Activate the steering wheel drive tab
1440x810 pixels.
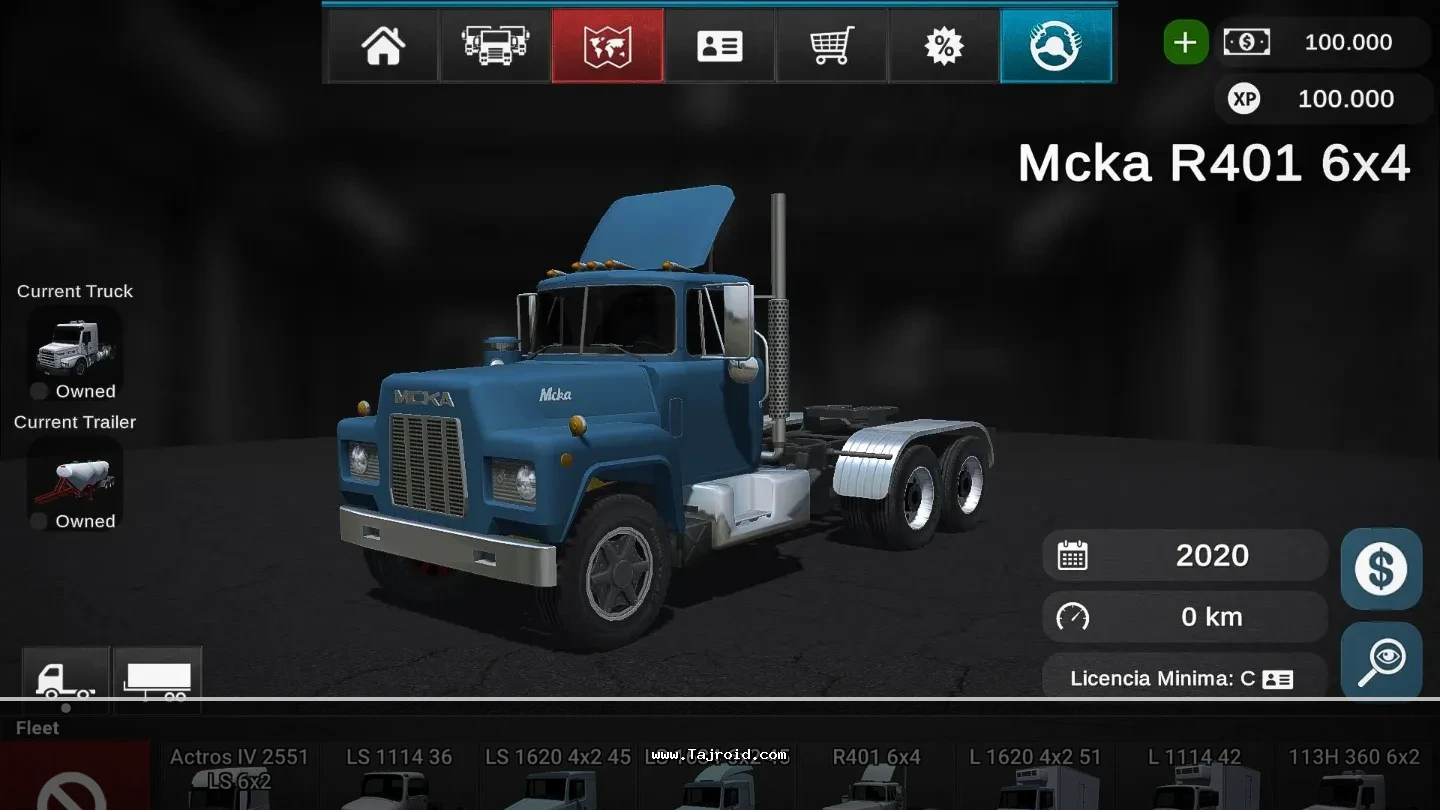click(x=1056, y=46)
